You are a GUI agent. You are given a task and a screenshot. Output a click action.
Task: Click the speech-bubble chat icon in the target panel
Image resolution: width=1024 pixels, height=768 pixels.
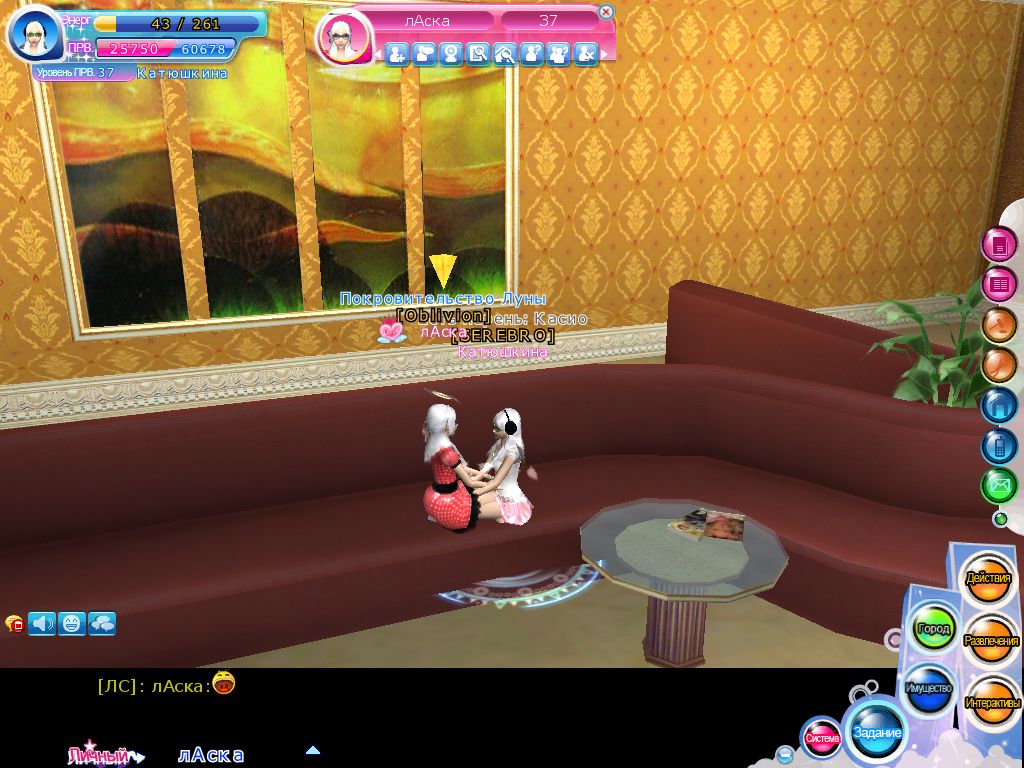click(424, 55)
